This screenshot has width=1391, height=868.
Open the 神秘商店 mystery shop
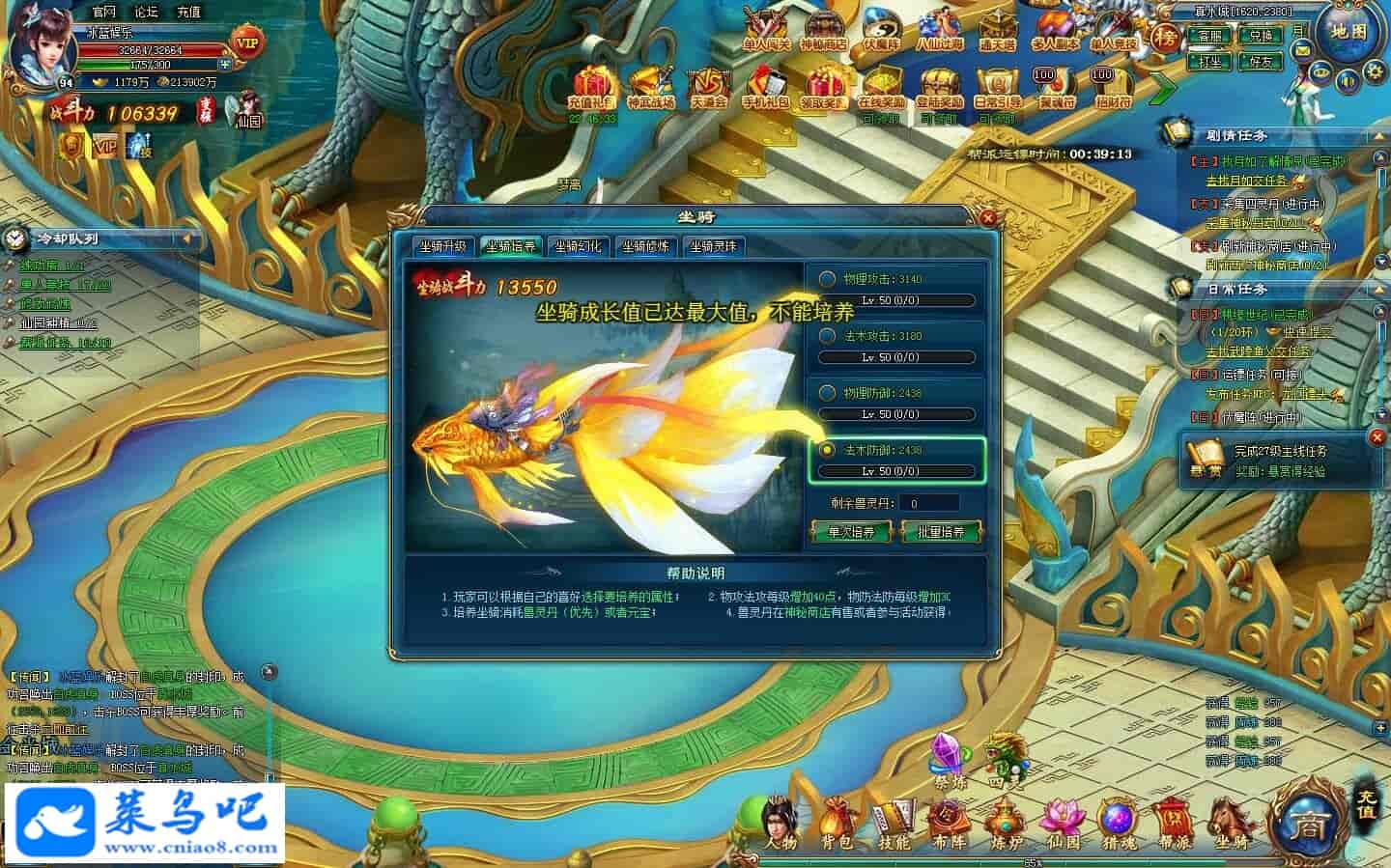(824, 31)
